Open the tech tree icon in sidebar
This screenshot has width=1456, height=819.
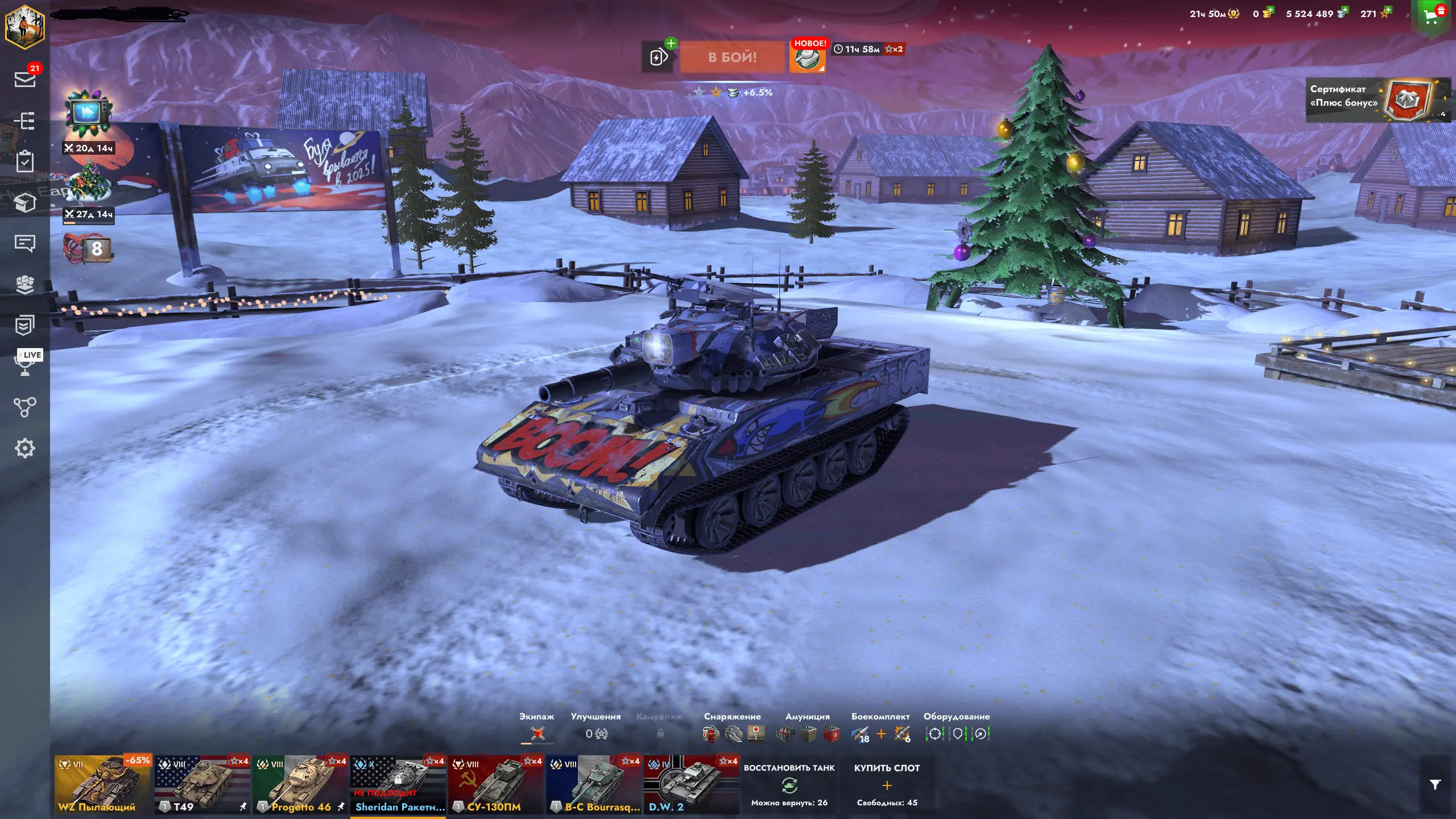[25, 407]
